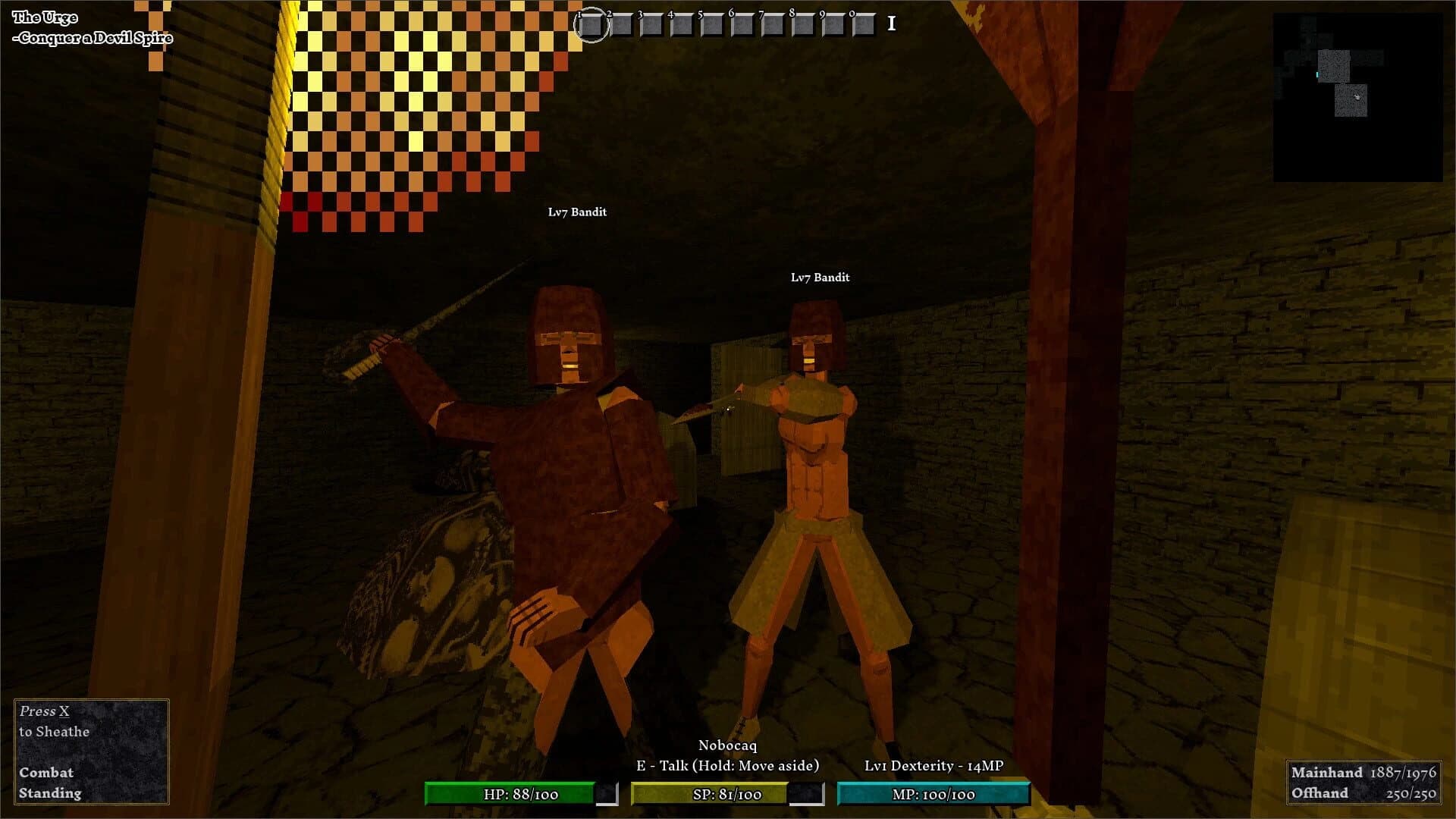The width and height of the screenshot is (1456, 819).
Task: Select hotbar slot 5
Action: [x=714, y=25]
